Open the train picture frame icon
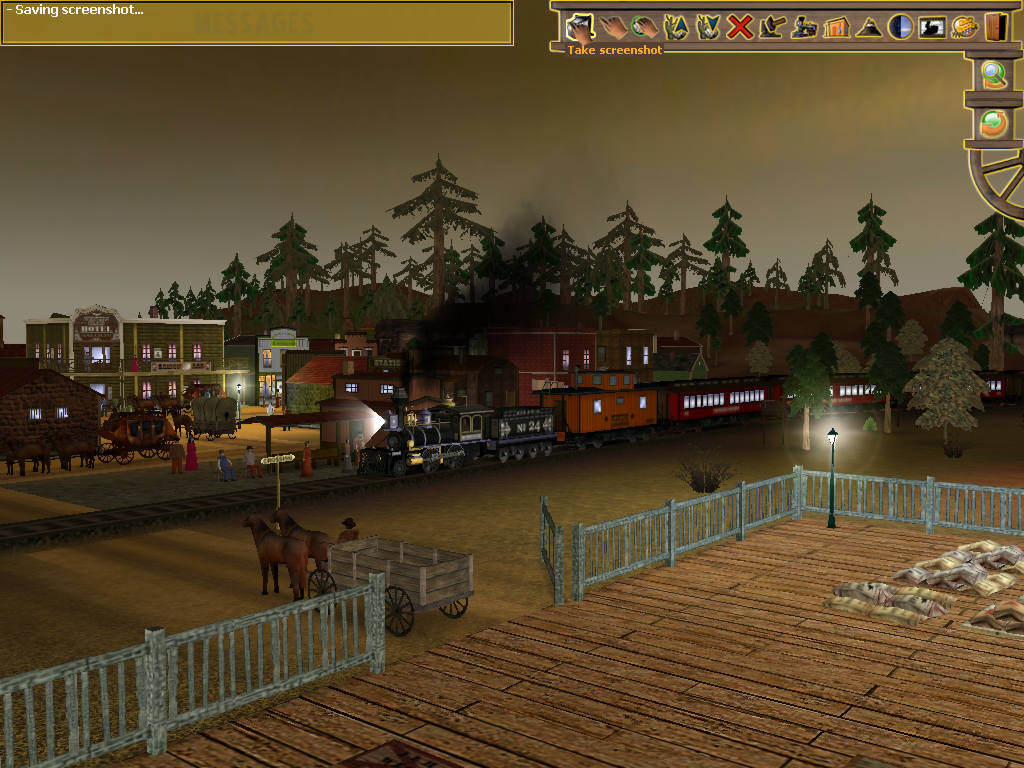Image resolution: width=1024 pixels, height=768 pixels. pyautogui.click(x=932, y=26)
